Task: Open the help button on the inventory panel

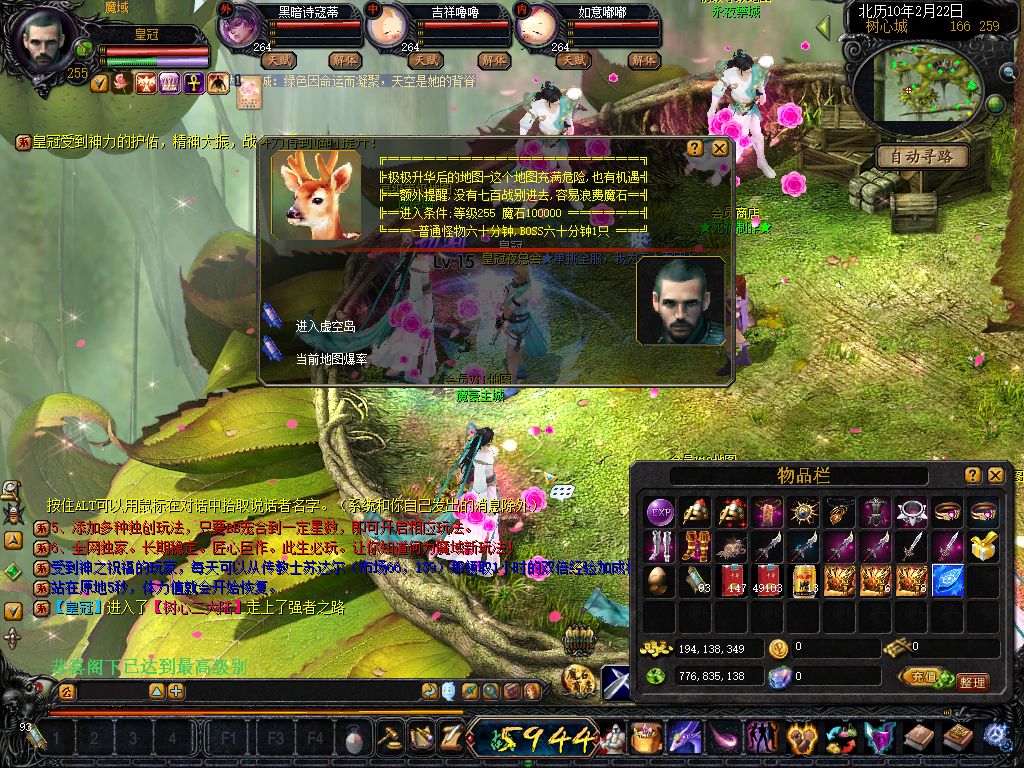Action: coord(972,475)
